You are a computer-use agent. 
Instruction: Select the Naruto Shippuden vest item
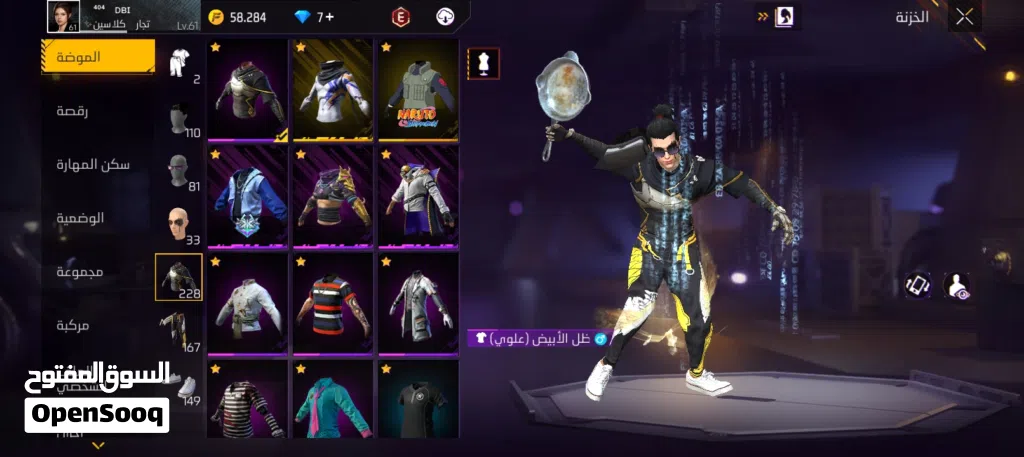click(417, 89)
